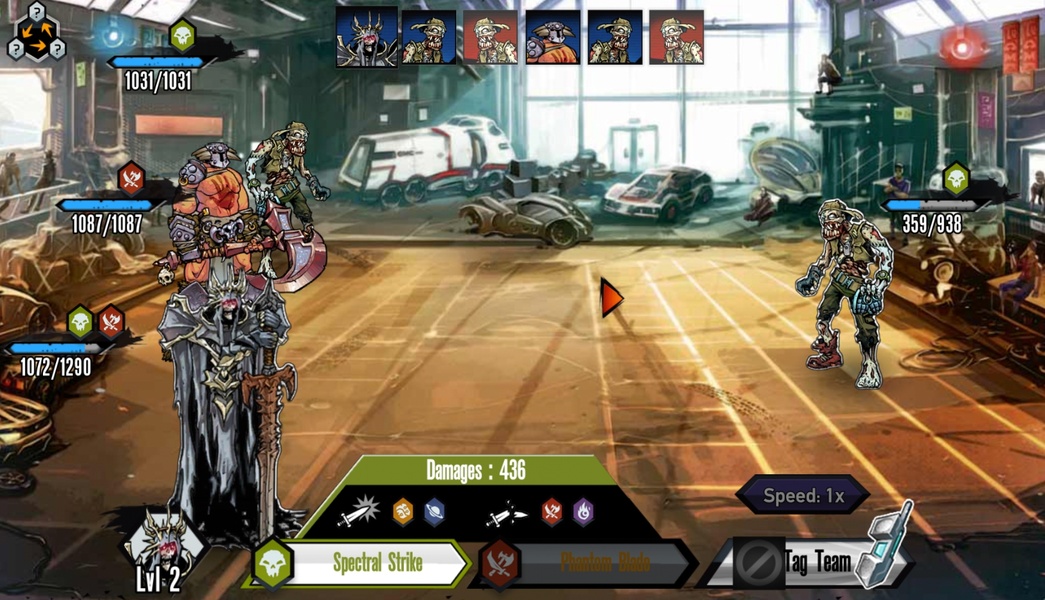Select the orange brute turn-order portrait
This screenshot has height=600, width=1045.
(553, 38)
